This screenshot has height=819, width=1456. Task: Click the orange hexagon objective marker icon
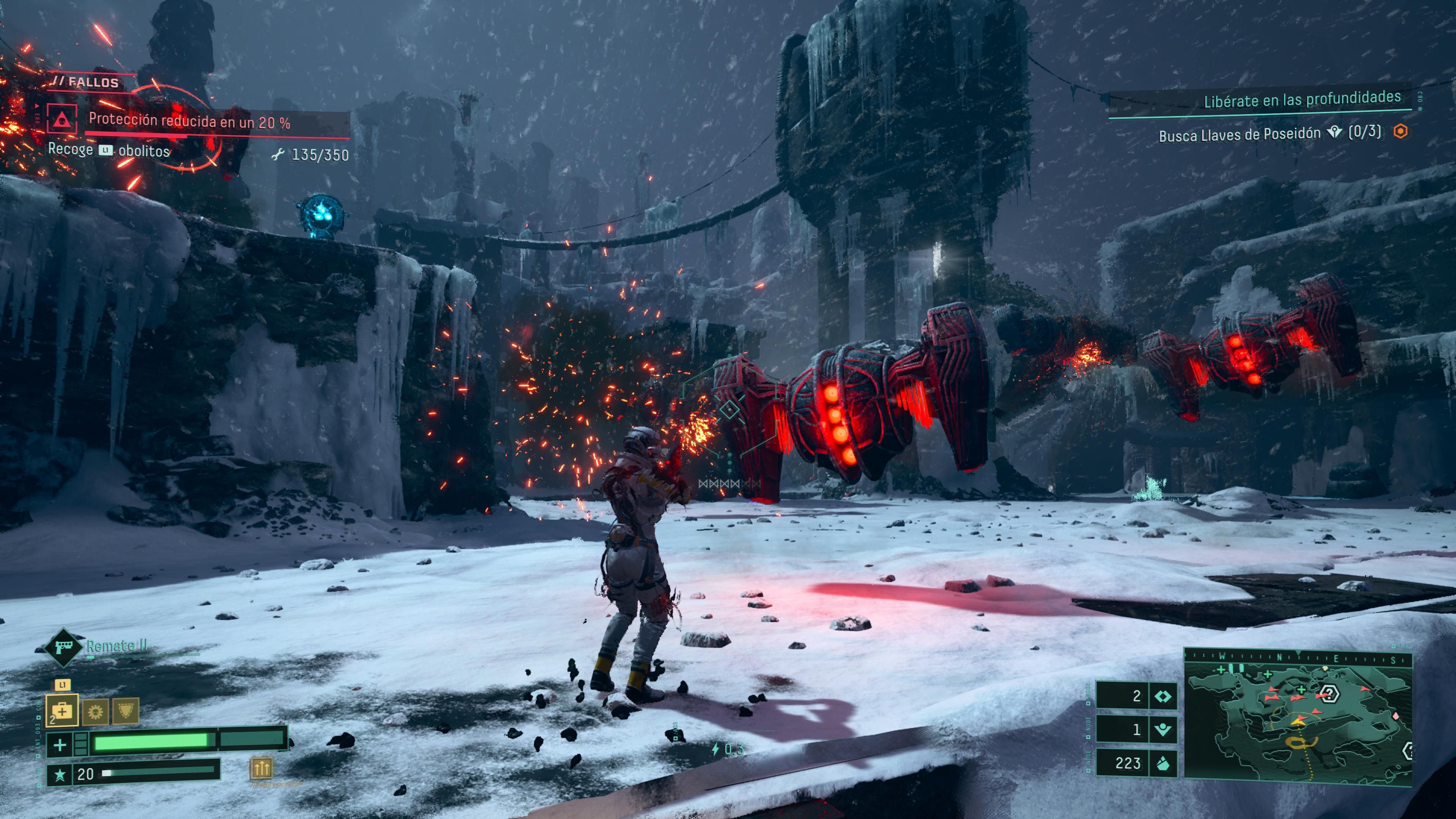(x=1401, y=132)
